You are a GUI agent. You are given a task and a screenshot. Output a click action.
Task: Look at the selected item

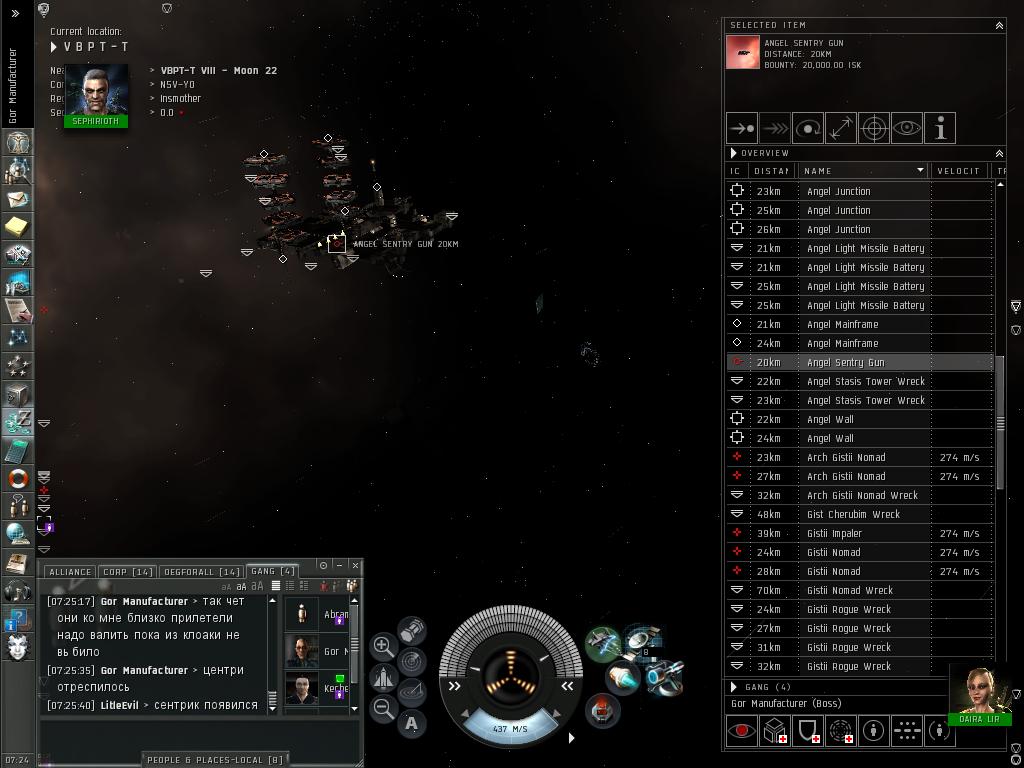point(907,128)
